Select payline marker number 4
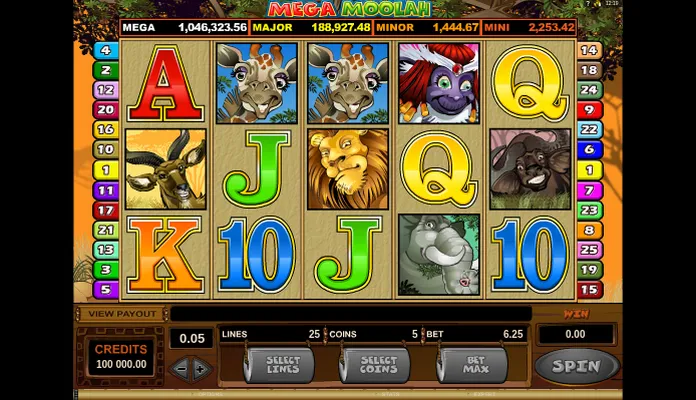The height and width of the screenshot is (400, 696). click(105, 50)
